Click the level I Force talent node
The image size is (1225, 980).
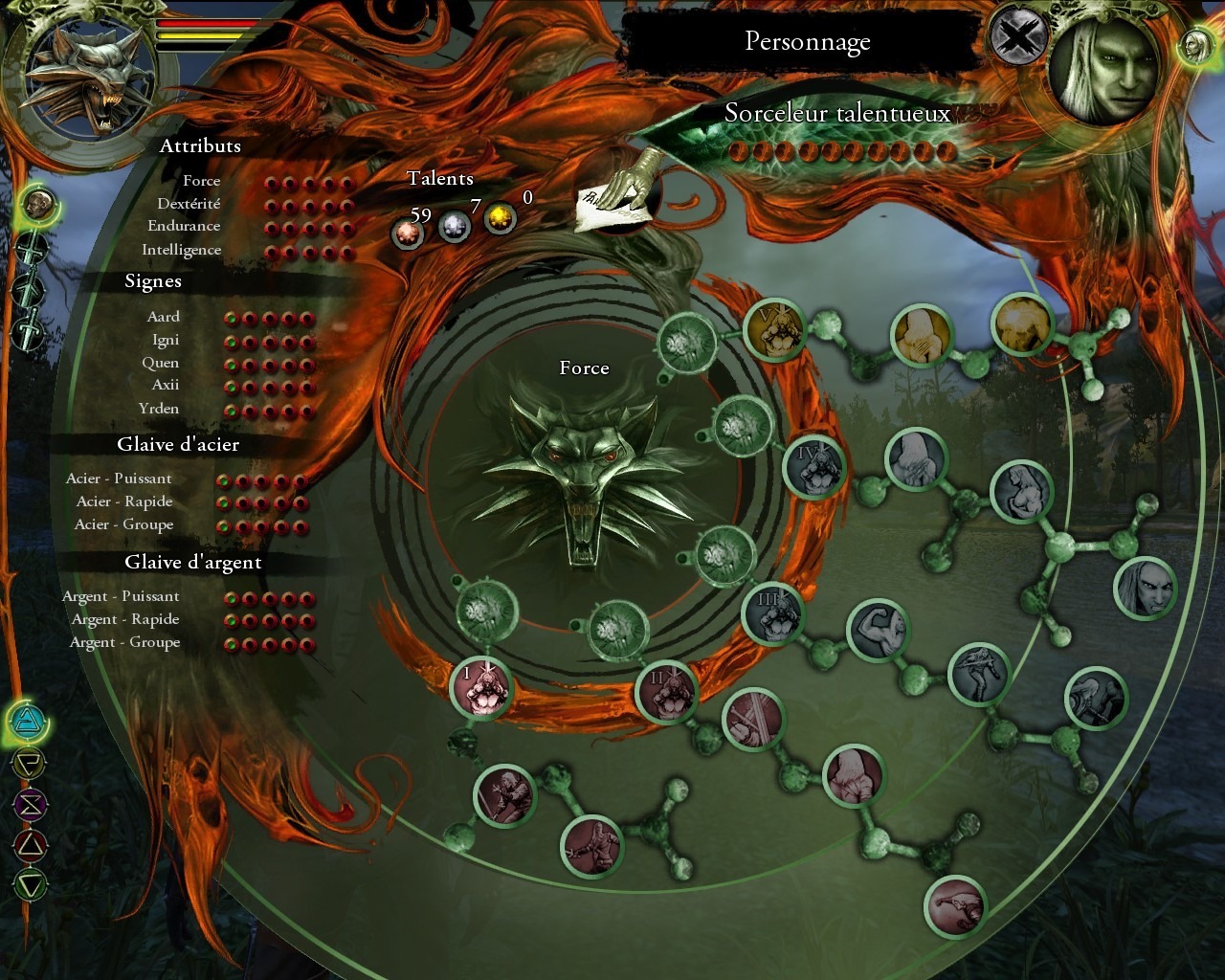[x=480, y=687]
